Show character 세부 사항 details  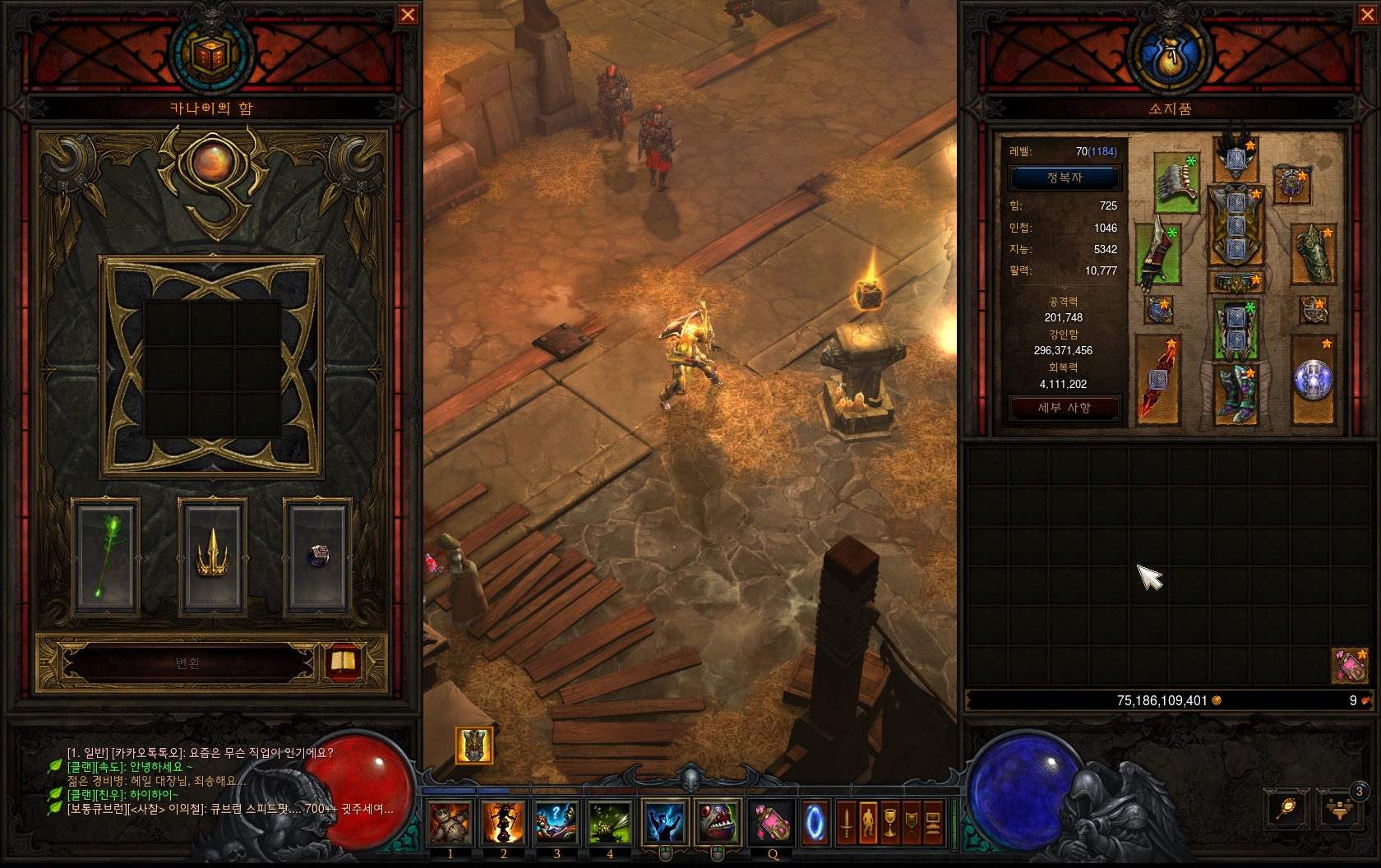1065,408
